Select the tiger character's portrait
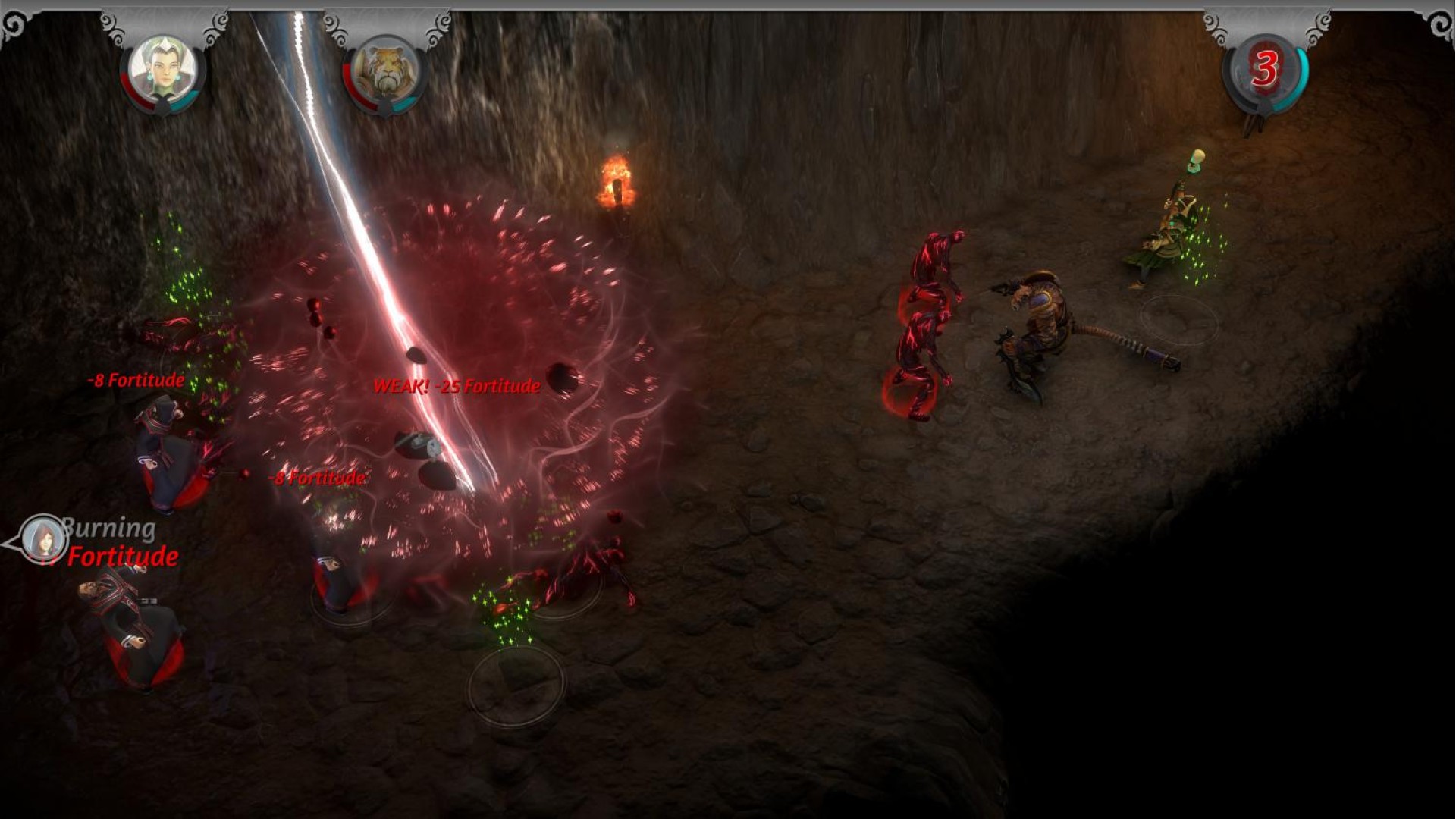The width and height of the screenshot is (1456, 819). pos(385,70)
